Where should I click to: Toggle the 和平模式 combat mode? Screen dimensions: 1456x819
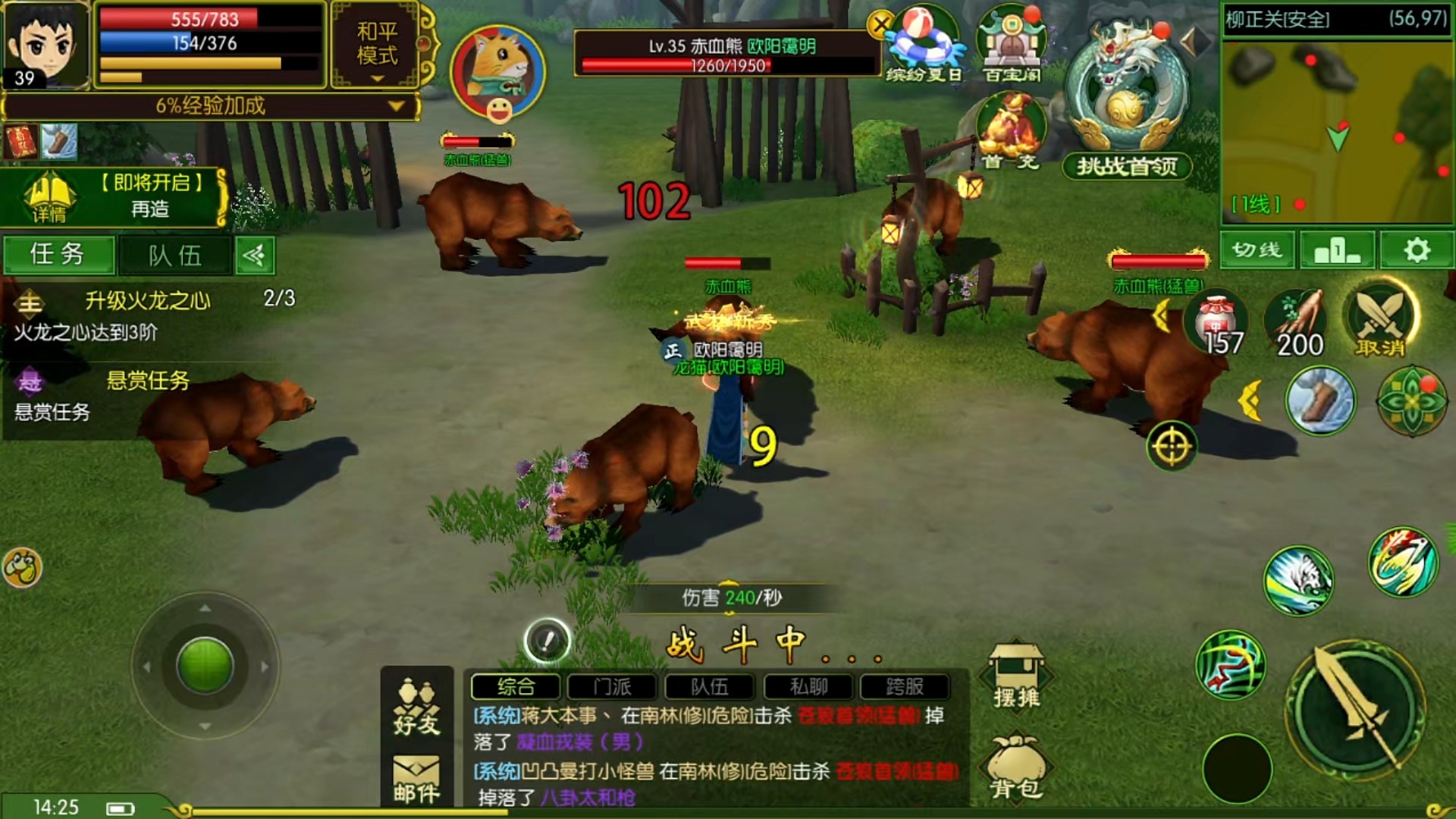(x=377, y=45)
